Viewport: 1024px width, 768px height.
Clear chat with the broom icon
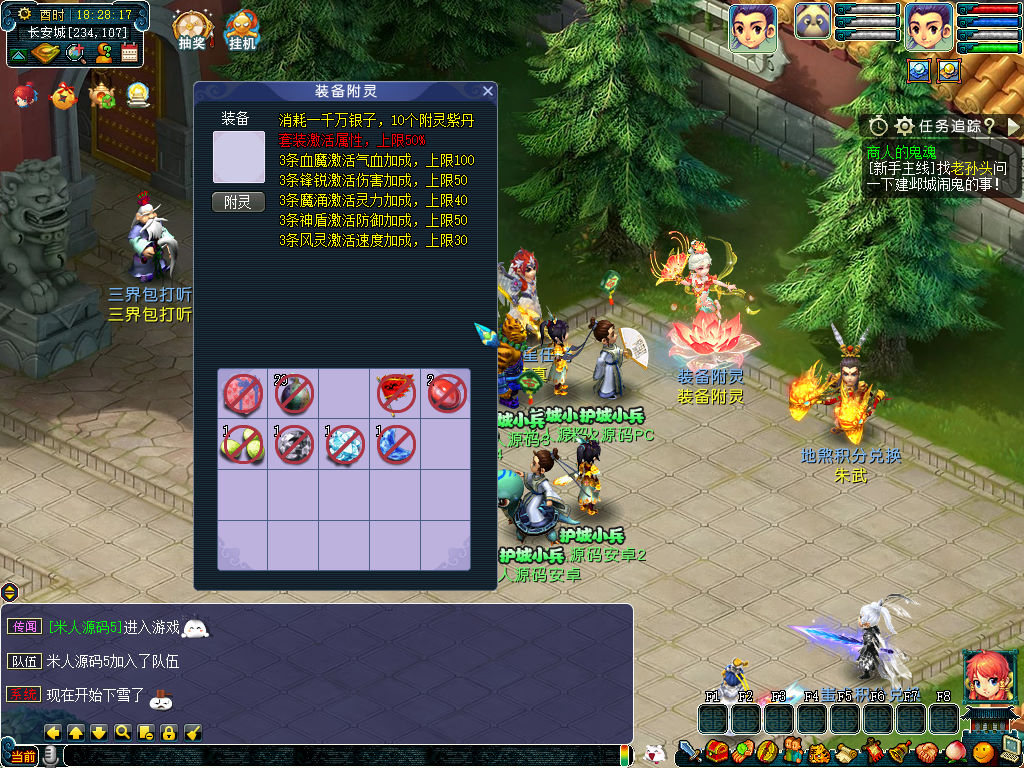(194, 732)
